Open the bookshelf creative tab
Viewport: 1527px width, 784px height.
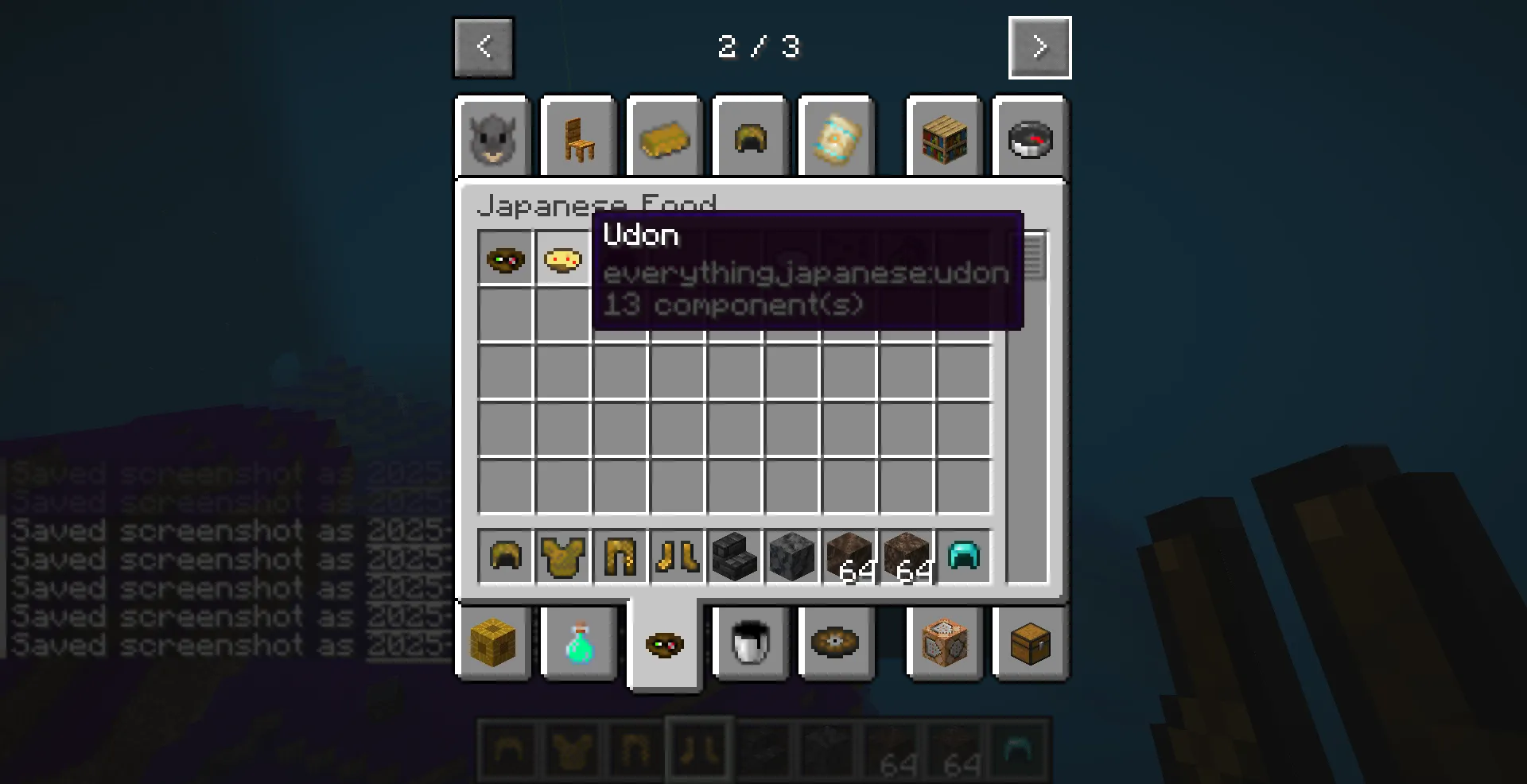click(x=943, y=137)
